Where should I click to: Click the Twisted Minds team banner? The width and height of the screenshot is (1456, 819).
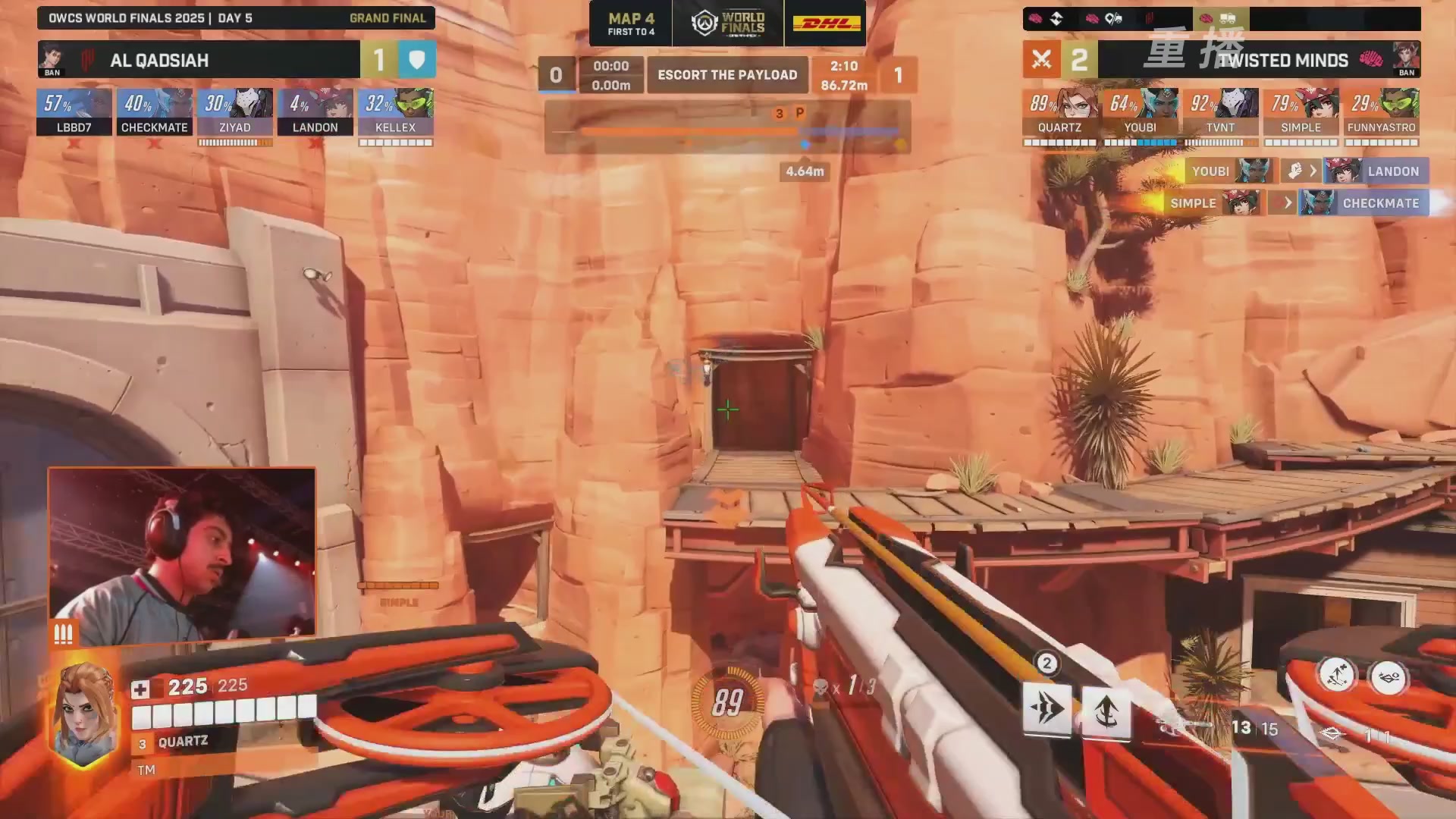tap(1259, 60)
